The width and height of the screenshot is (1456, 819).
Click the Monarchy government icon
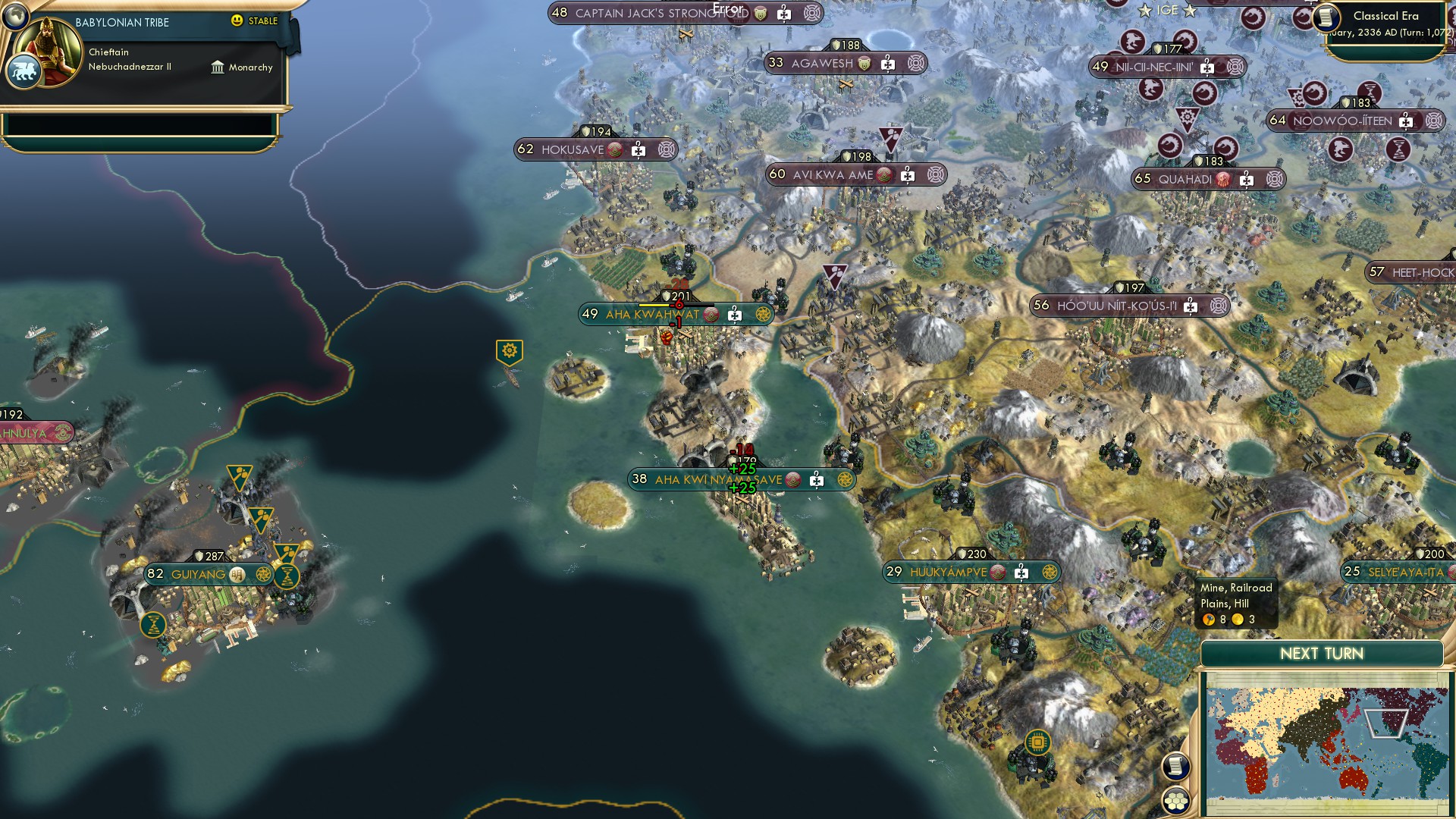tap(218, 67)
